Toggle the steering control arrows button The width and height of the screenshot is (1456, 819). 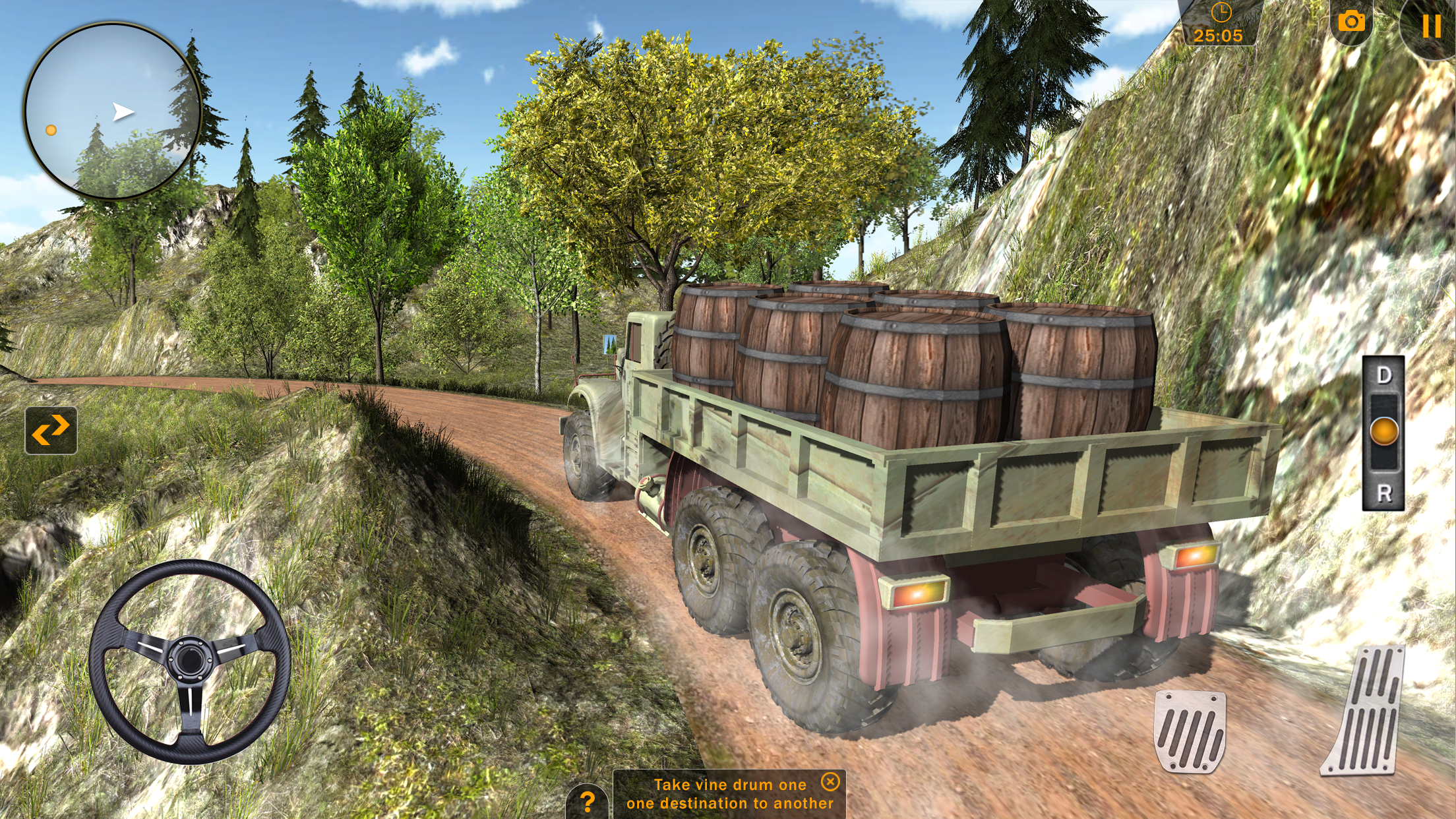[x=51, y=431]
